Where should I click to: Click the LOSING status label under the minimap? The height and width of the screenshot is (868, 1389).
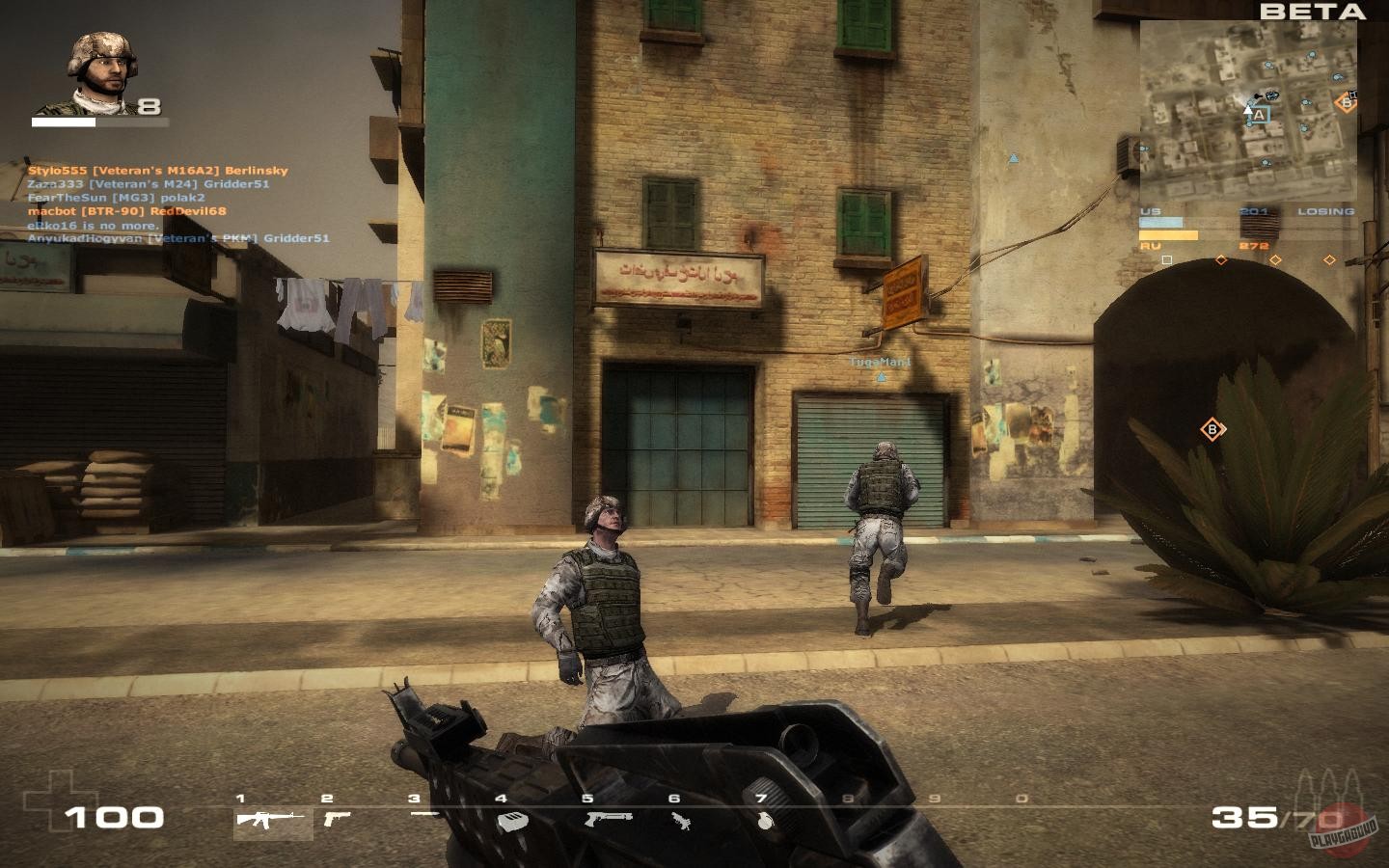[x=1327, y=210]
